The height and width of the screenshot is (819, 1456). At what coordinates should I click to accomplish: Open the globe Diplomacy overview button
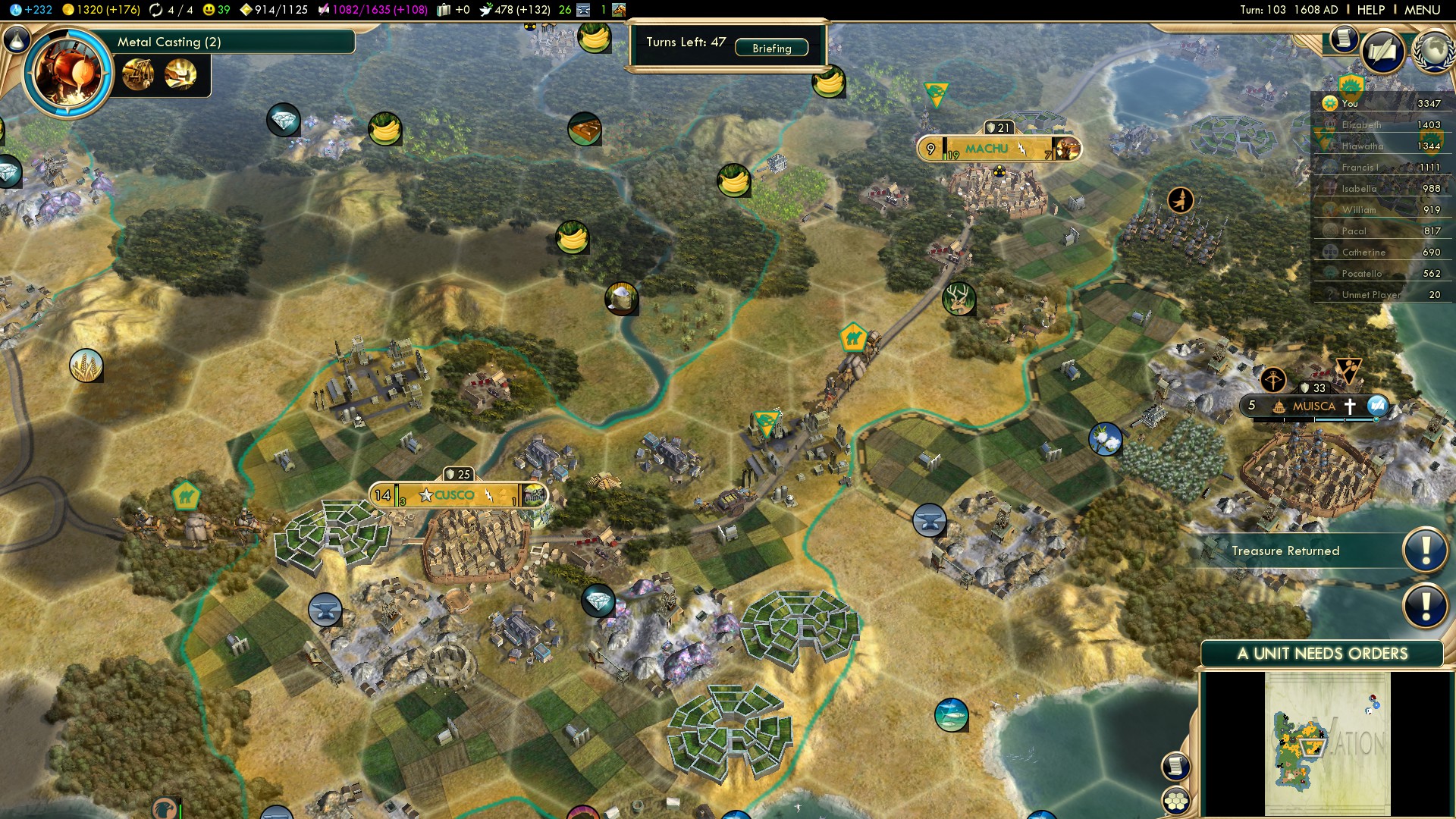(1432, 50)
